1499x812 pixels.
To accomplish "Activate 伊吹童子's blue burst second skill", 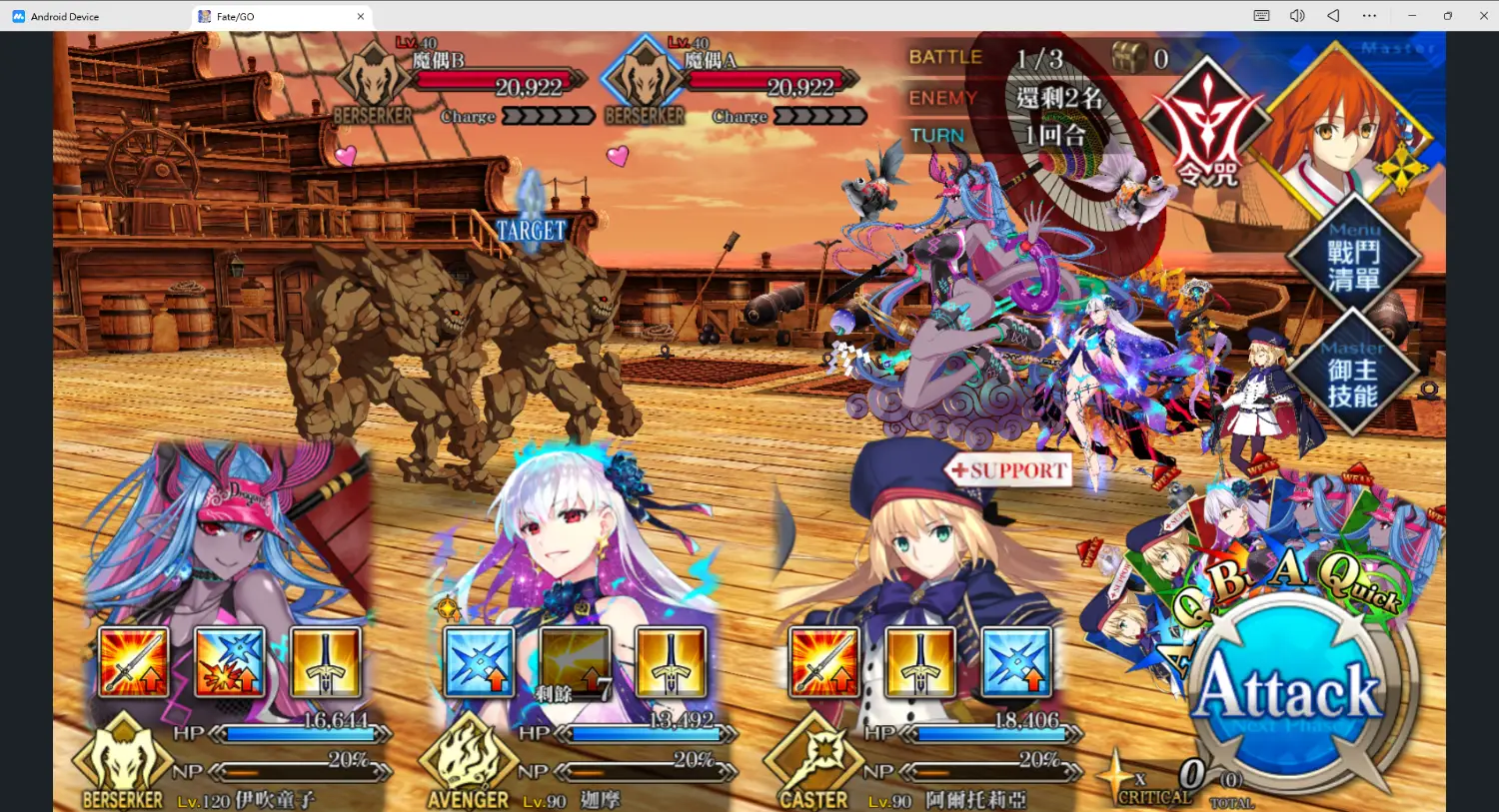I will point(230,662).
